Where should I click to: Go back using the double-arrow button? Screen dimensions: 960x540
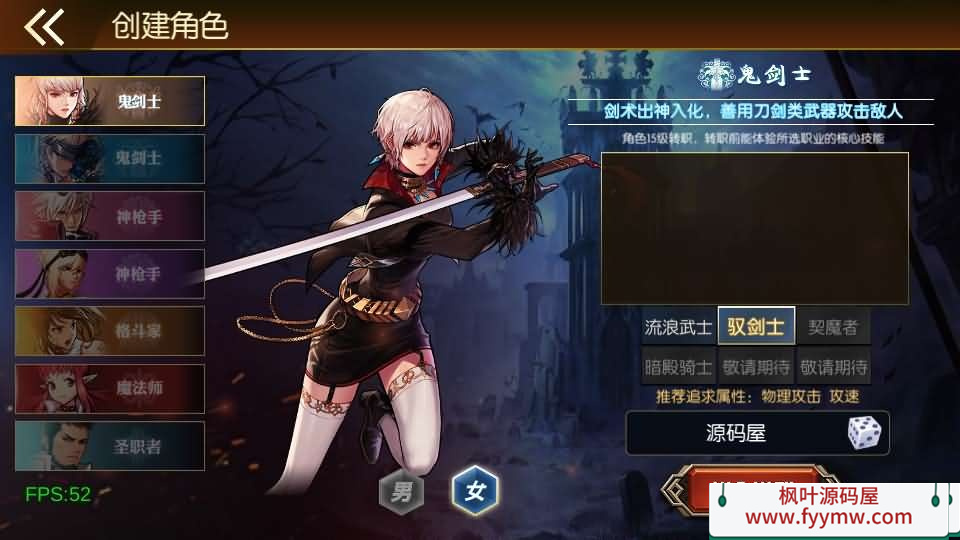tap(44, 27)
